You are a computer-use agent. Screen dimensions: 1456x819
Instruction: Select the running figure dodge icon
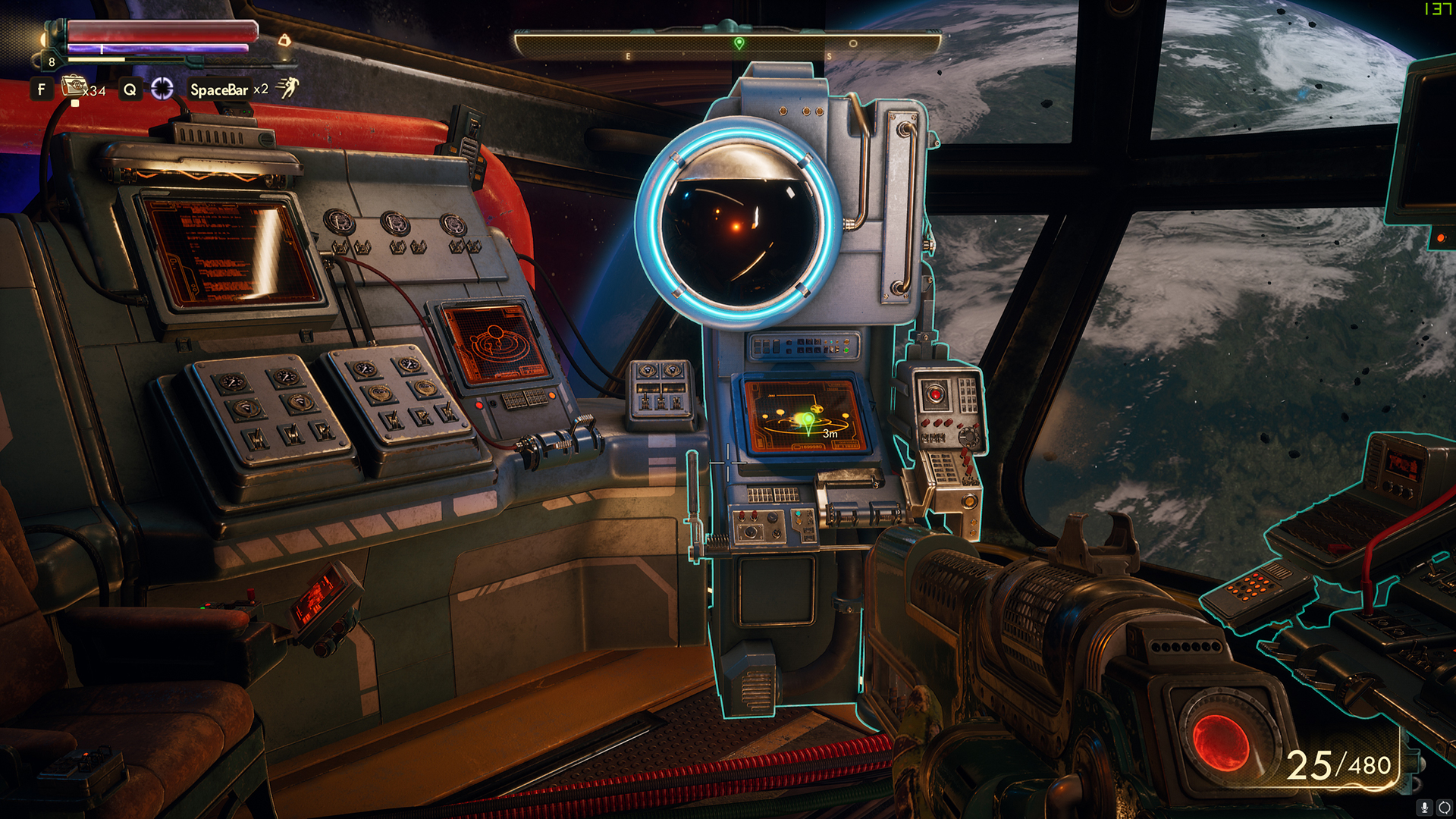click(x=287, y=88)
